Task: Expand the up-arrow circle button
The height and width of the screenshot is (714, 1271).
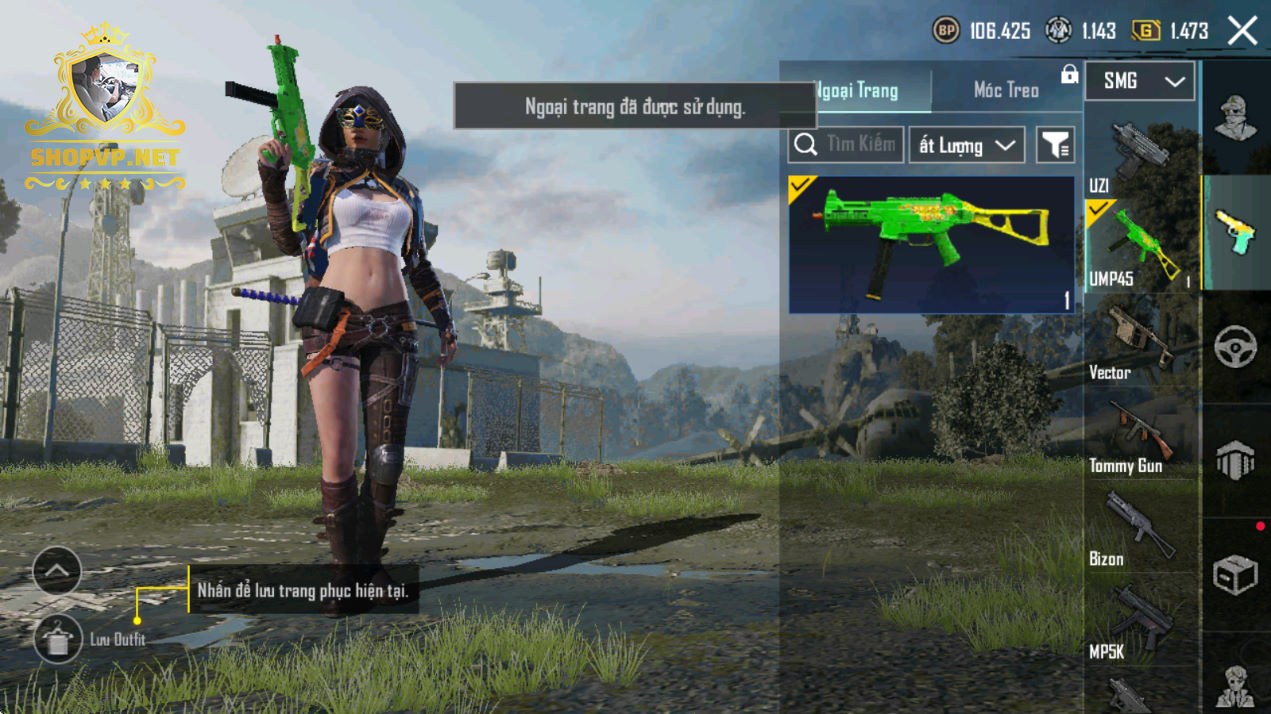Action: (x=57, y=571)
